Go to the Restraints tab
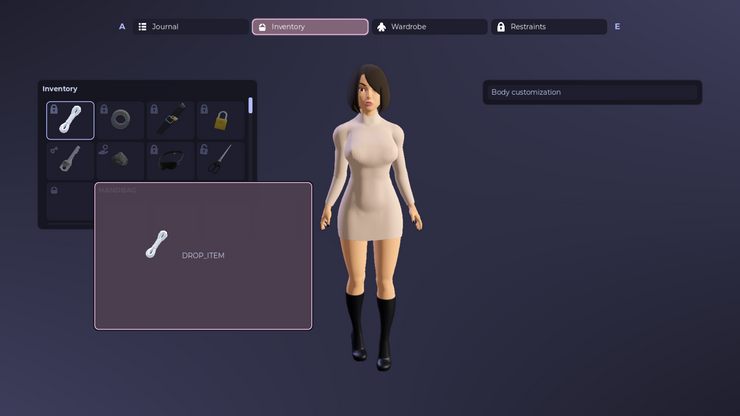740x416 pixels. (549, 27)
